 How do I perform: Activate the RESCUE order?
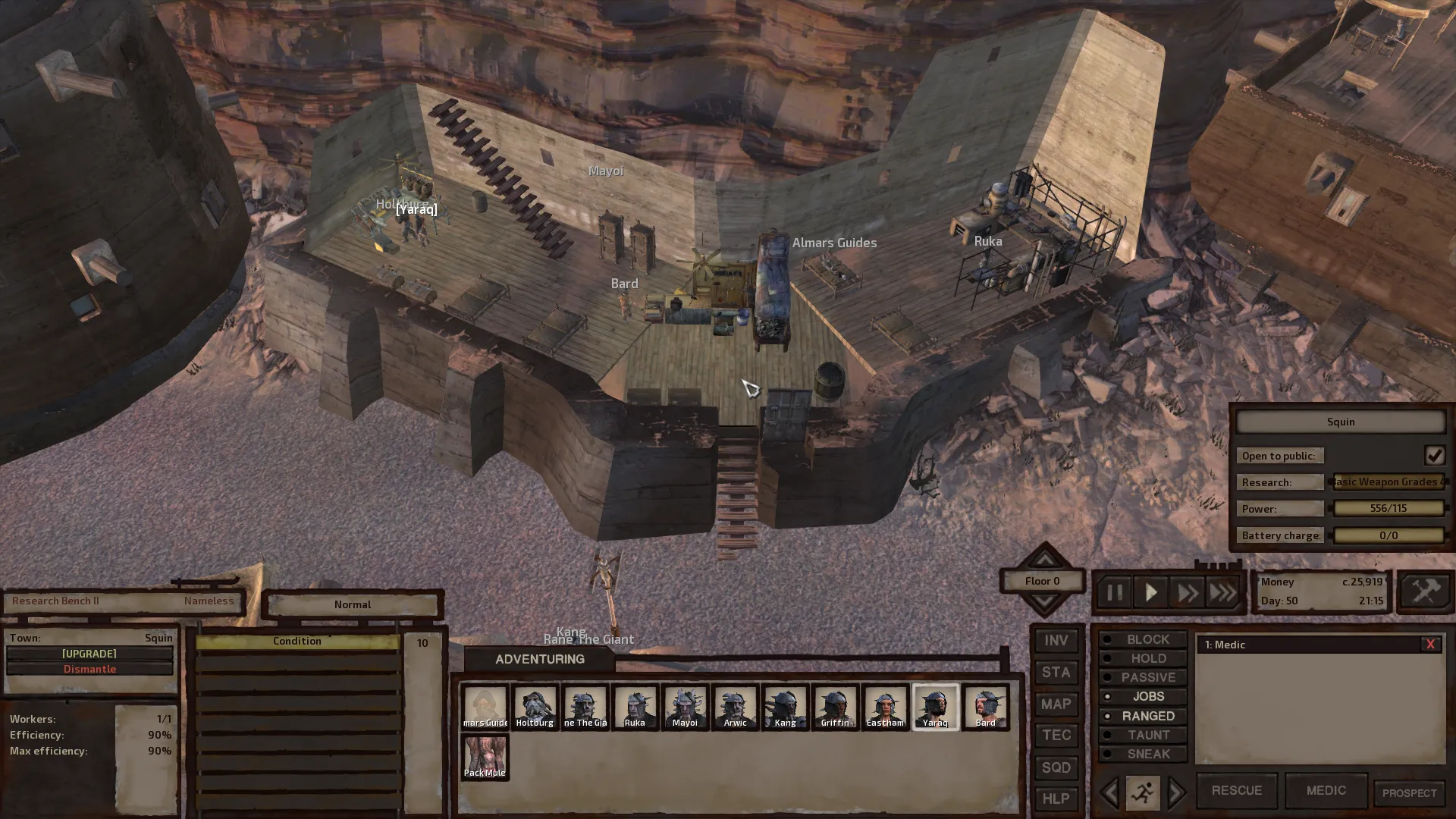click(x=1236, y=790)
